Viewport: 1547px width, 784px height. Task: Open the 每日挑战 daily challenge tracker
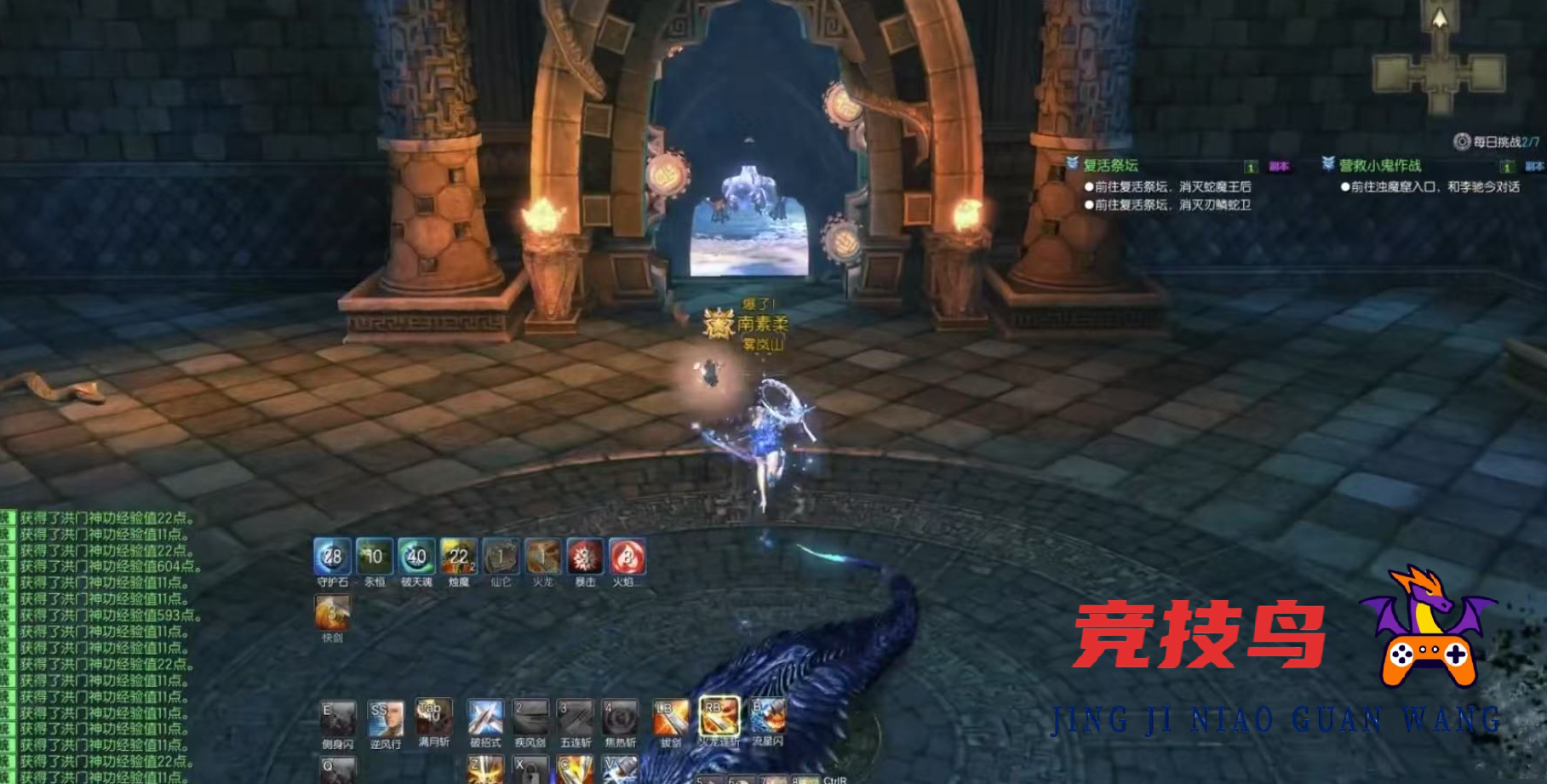(1498, 142)
